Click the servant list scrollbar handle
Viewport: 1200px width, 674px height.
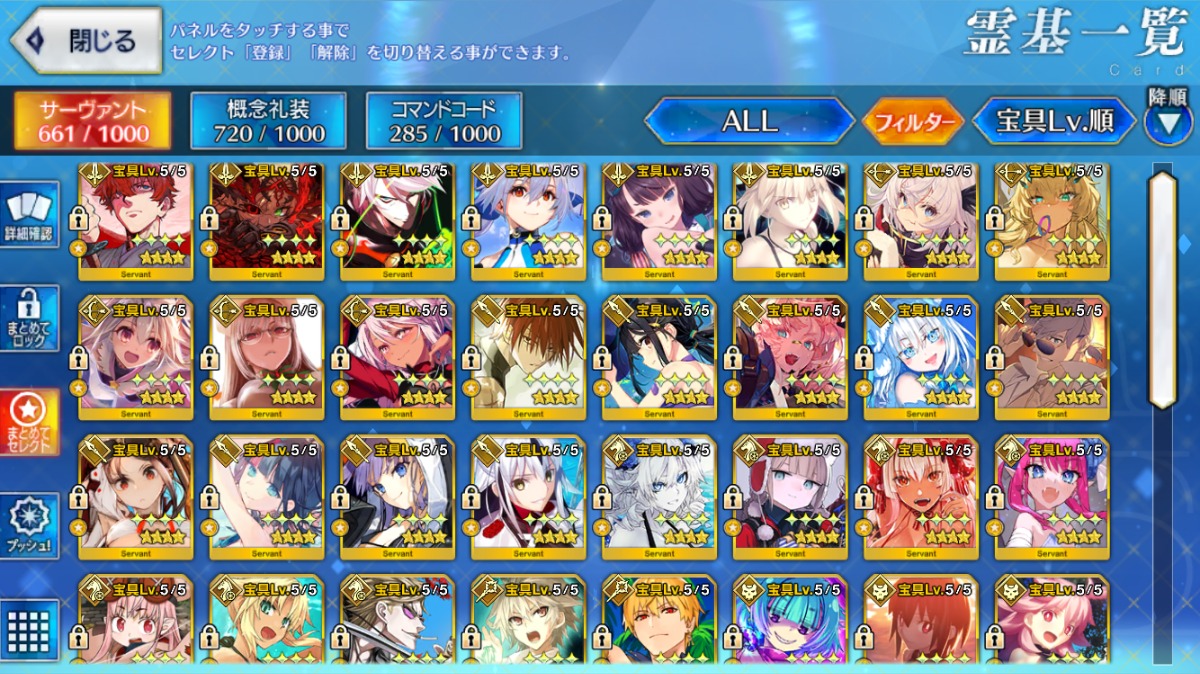[1162, 290]
